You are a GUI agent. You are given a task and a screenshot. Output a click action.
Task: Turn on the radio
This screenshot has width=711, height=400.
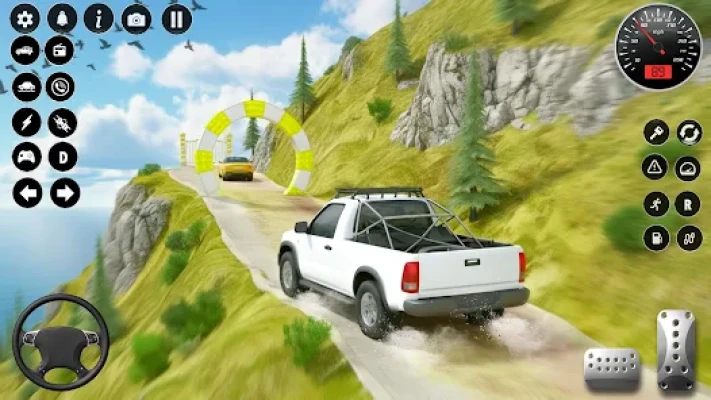62,51
